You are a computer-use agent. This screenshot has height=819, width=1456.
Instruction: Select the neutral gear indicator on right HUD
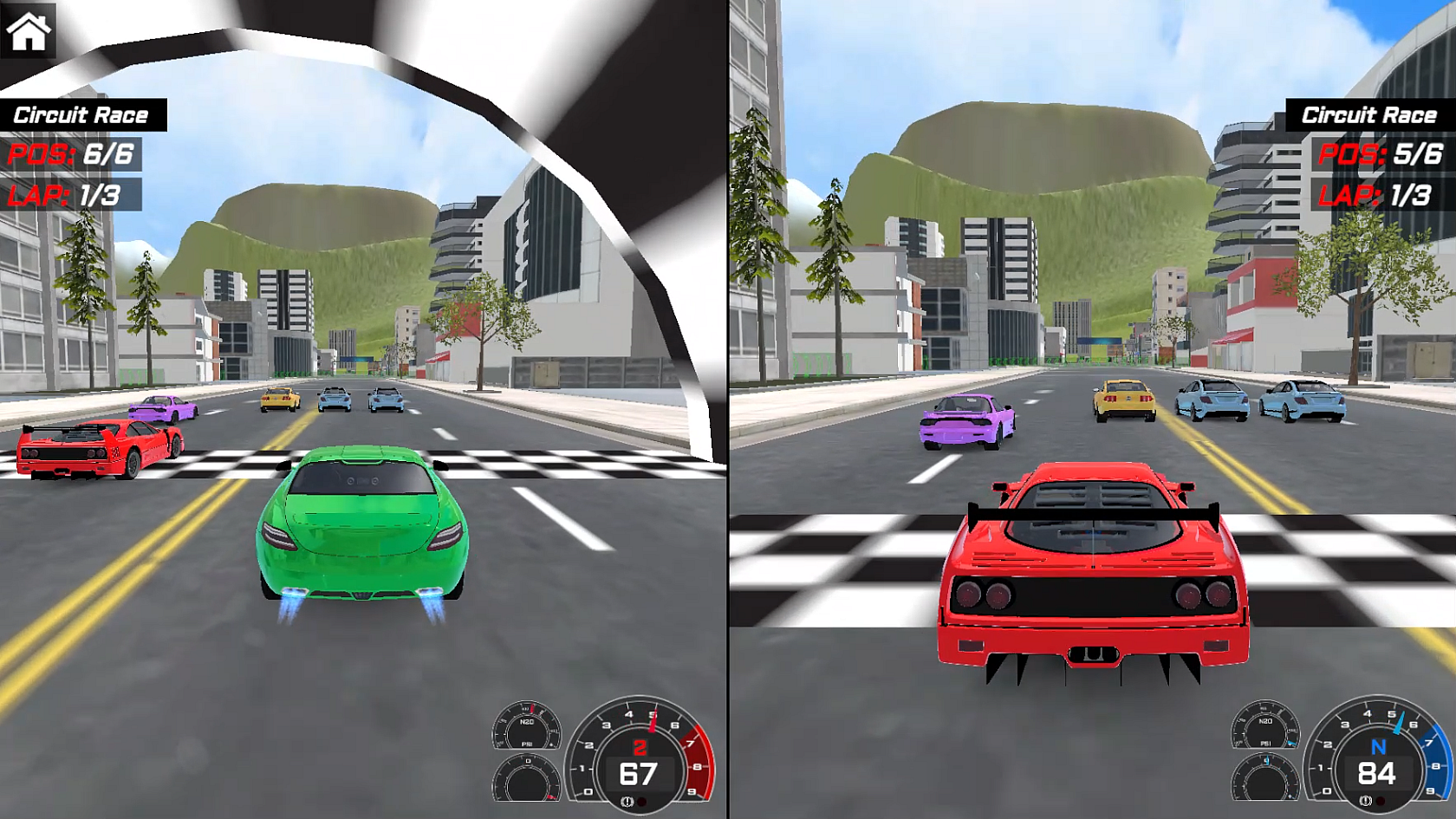pos(1378,746)
